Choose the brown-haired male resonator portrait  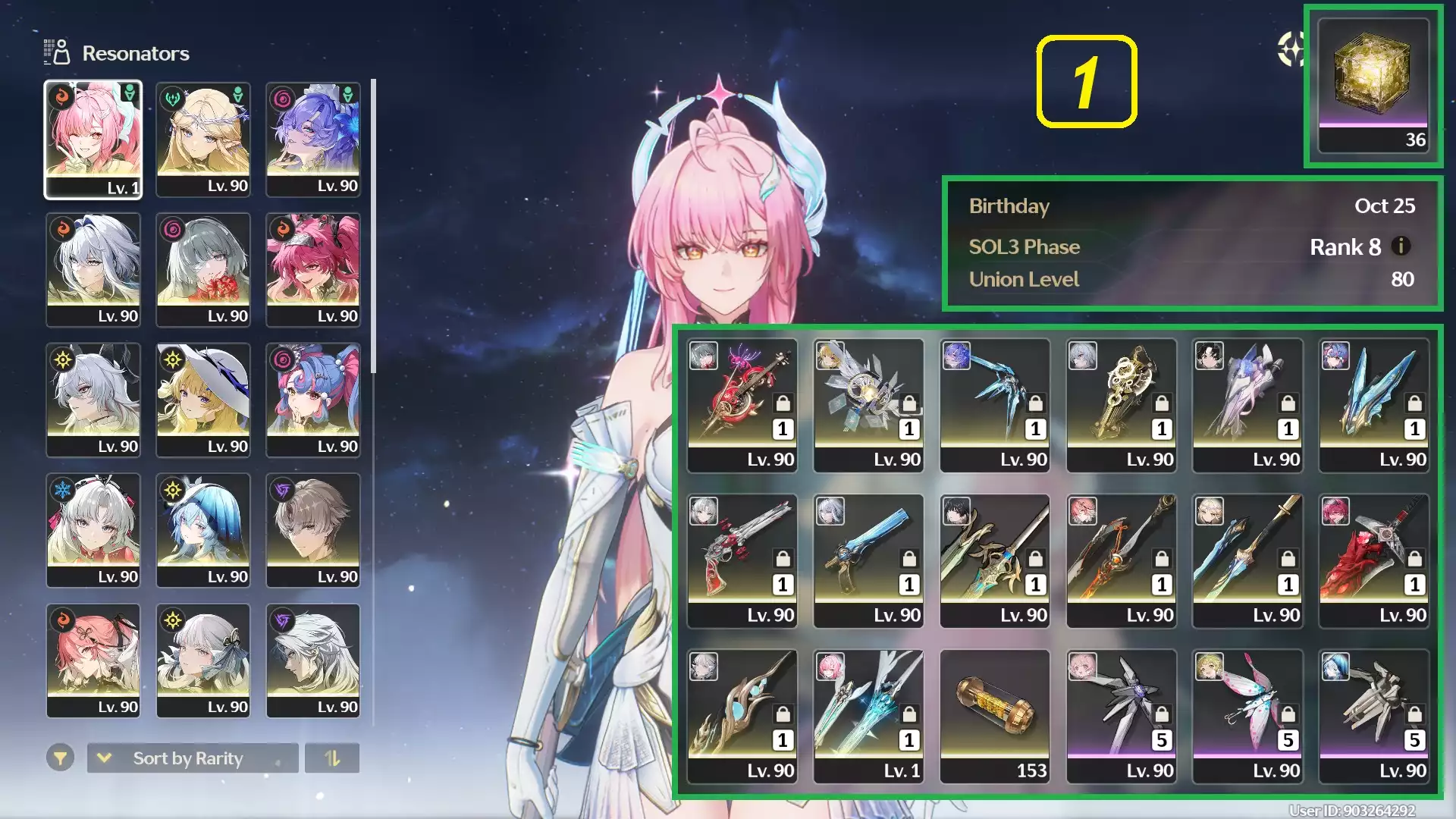coord(312,530)
